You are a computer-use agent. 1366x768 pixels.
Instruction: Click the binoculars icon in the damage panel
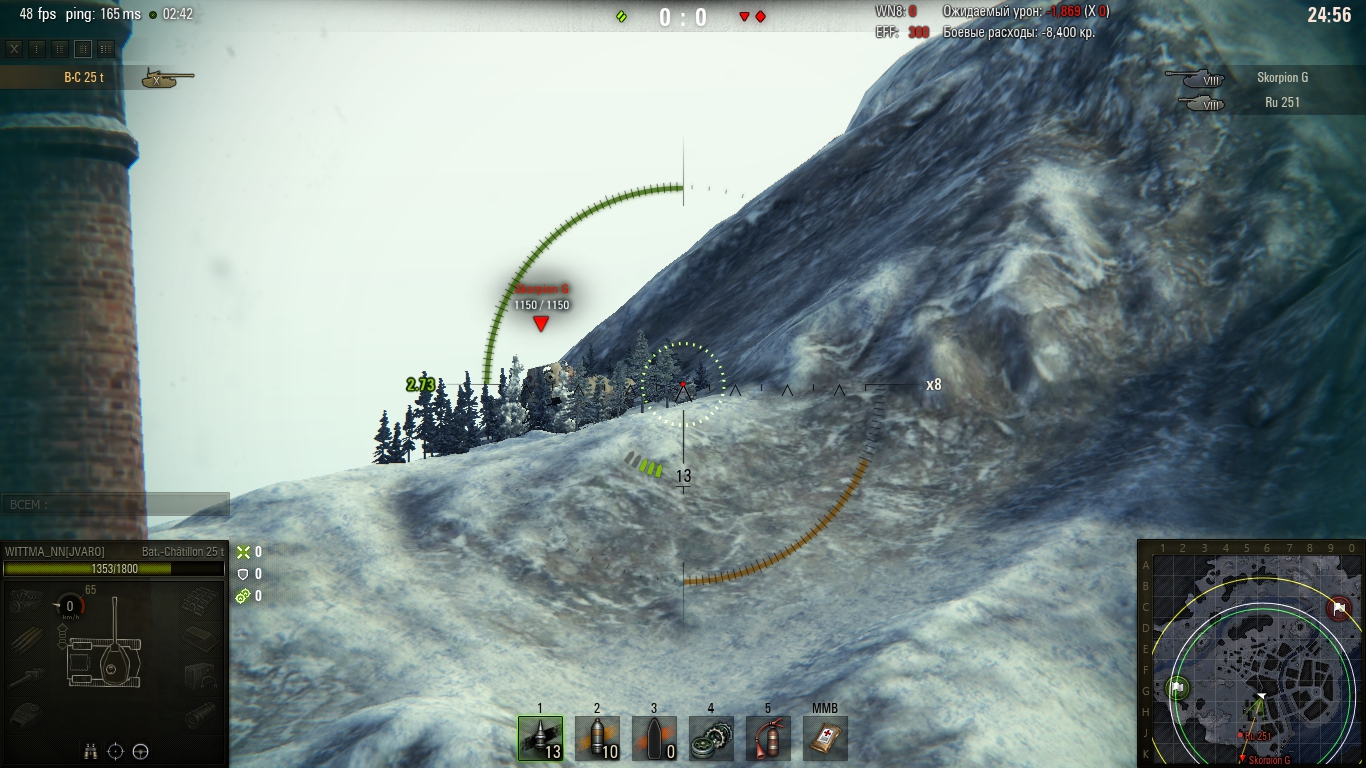click(90, 752)
